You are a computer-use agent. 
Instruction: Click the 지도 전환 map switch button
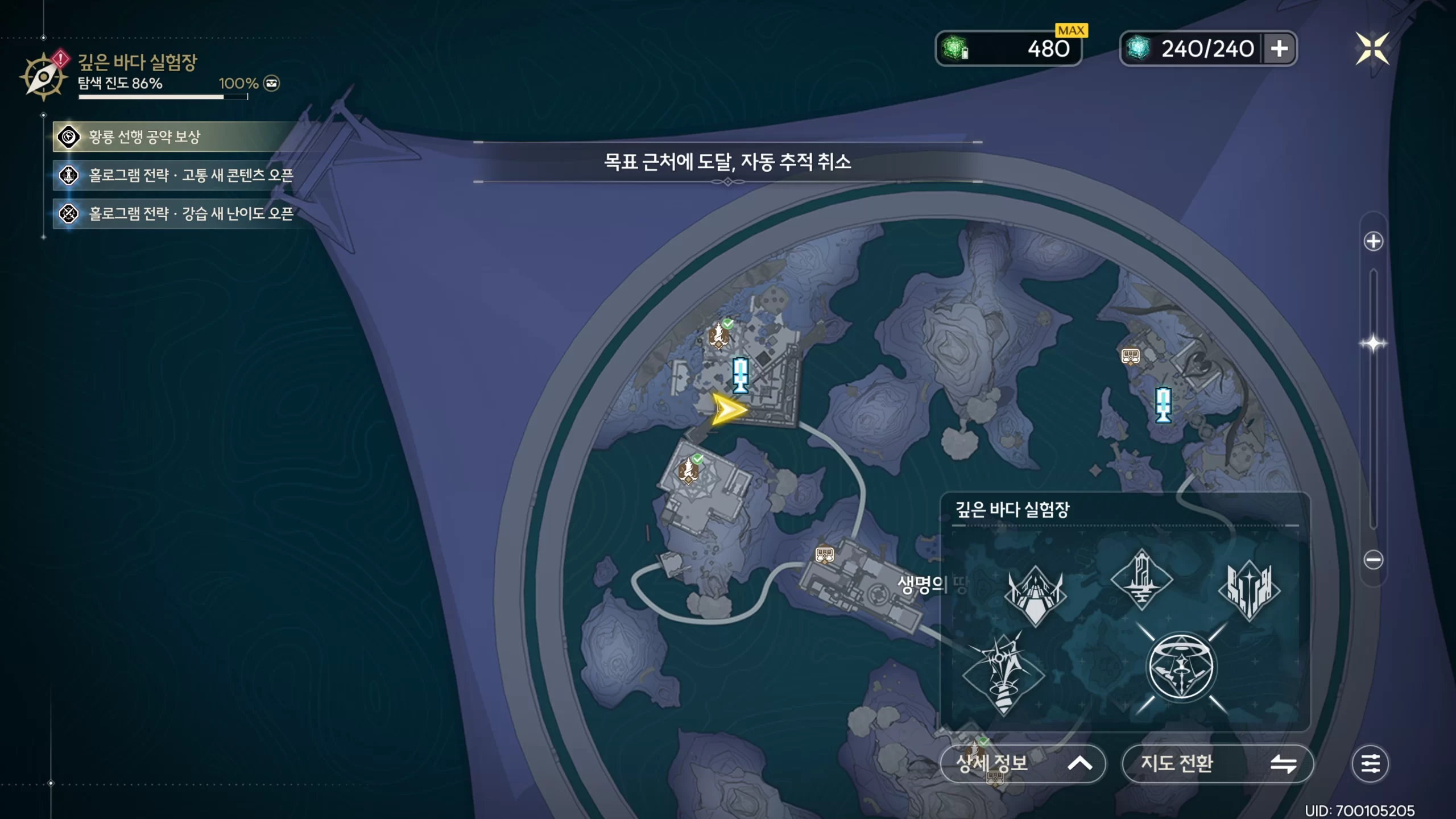point(1217,763)
